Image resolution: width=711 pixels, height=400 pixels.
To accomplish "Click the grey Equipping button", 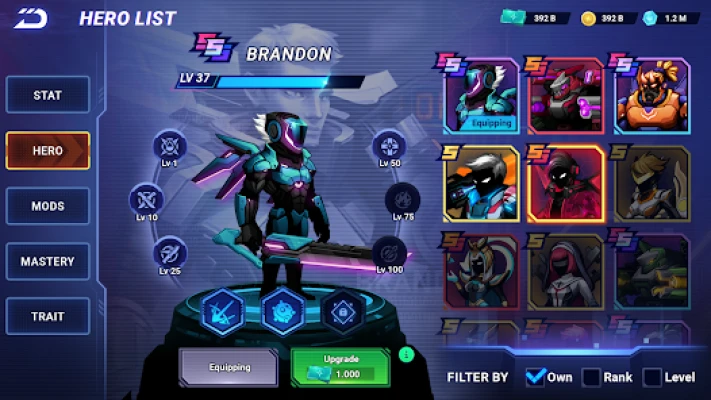I will point(230,367).
